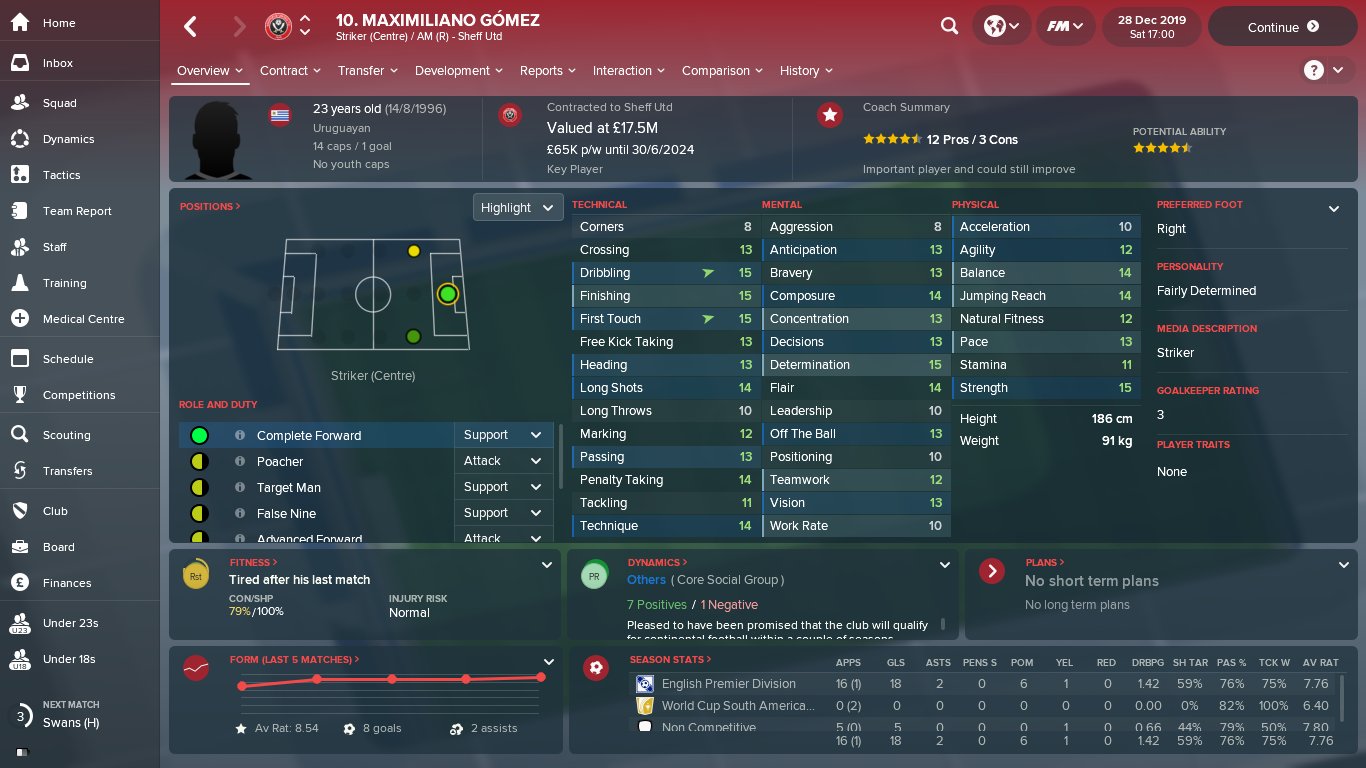The width and height of the screenshot is (1366, 768).
Task: Go to the Squad screen
Action: [59, 103]
